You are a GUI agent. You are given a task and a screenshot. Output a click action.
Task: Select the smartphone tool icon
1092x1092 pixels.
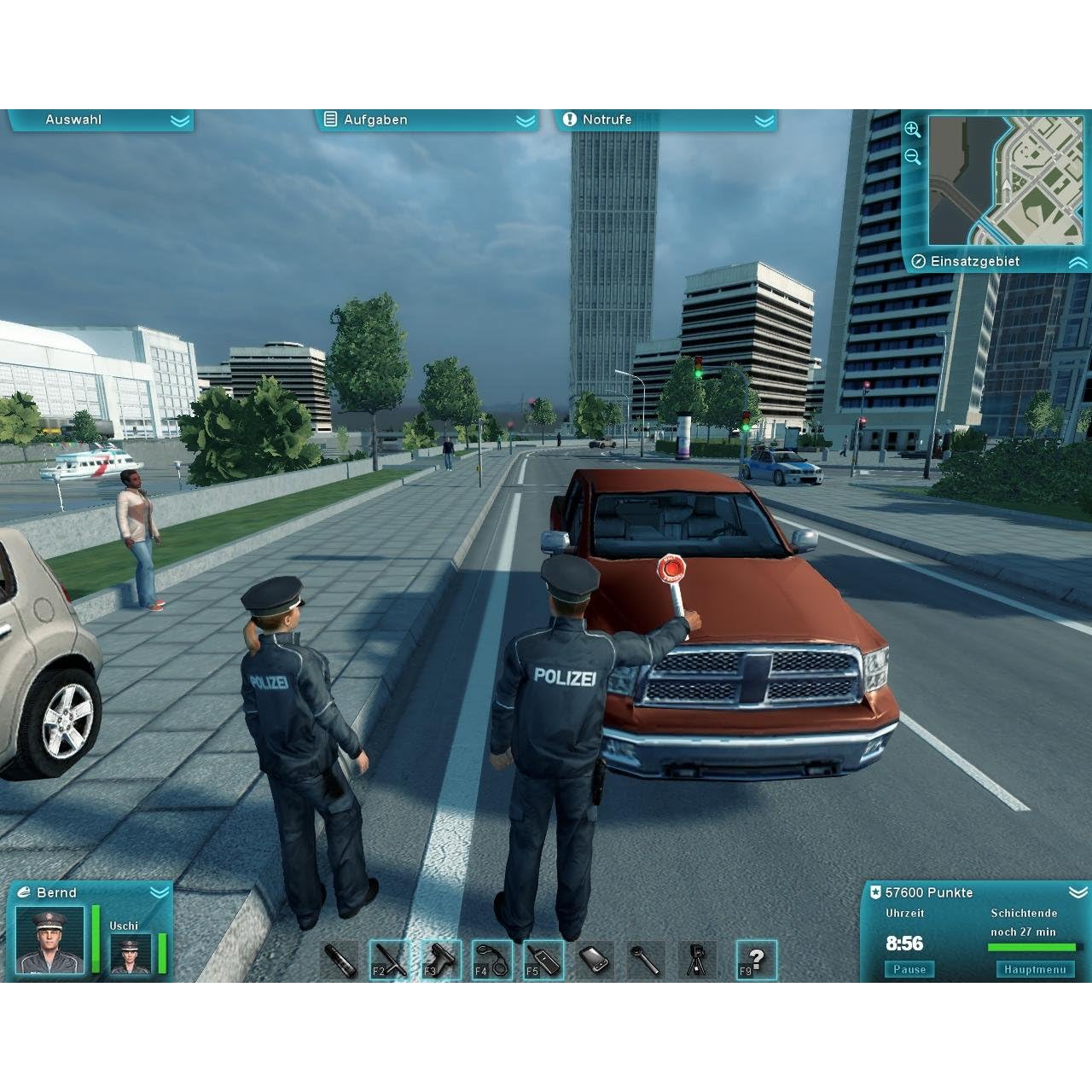click(x=594, y=961)
